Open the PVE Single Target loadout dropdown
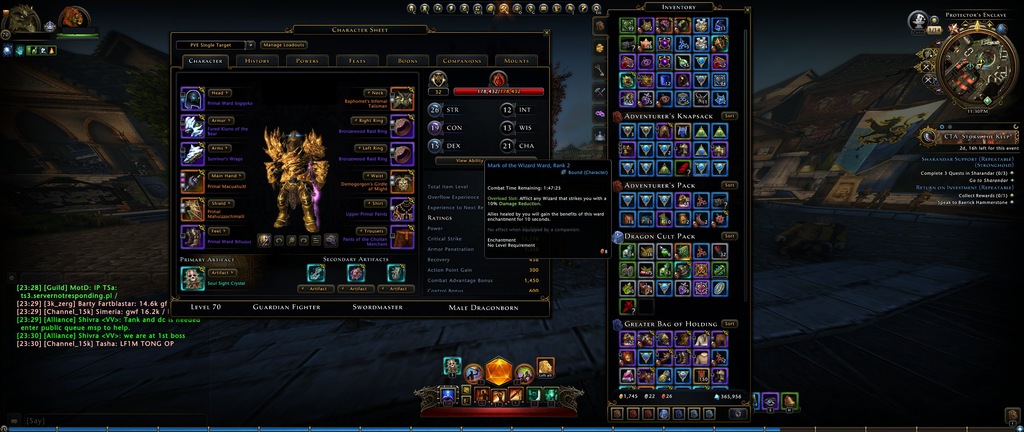1024x432 pixels. click(x=214, y=45)
